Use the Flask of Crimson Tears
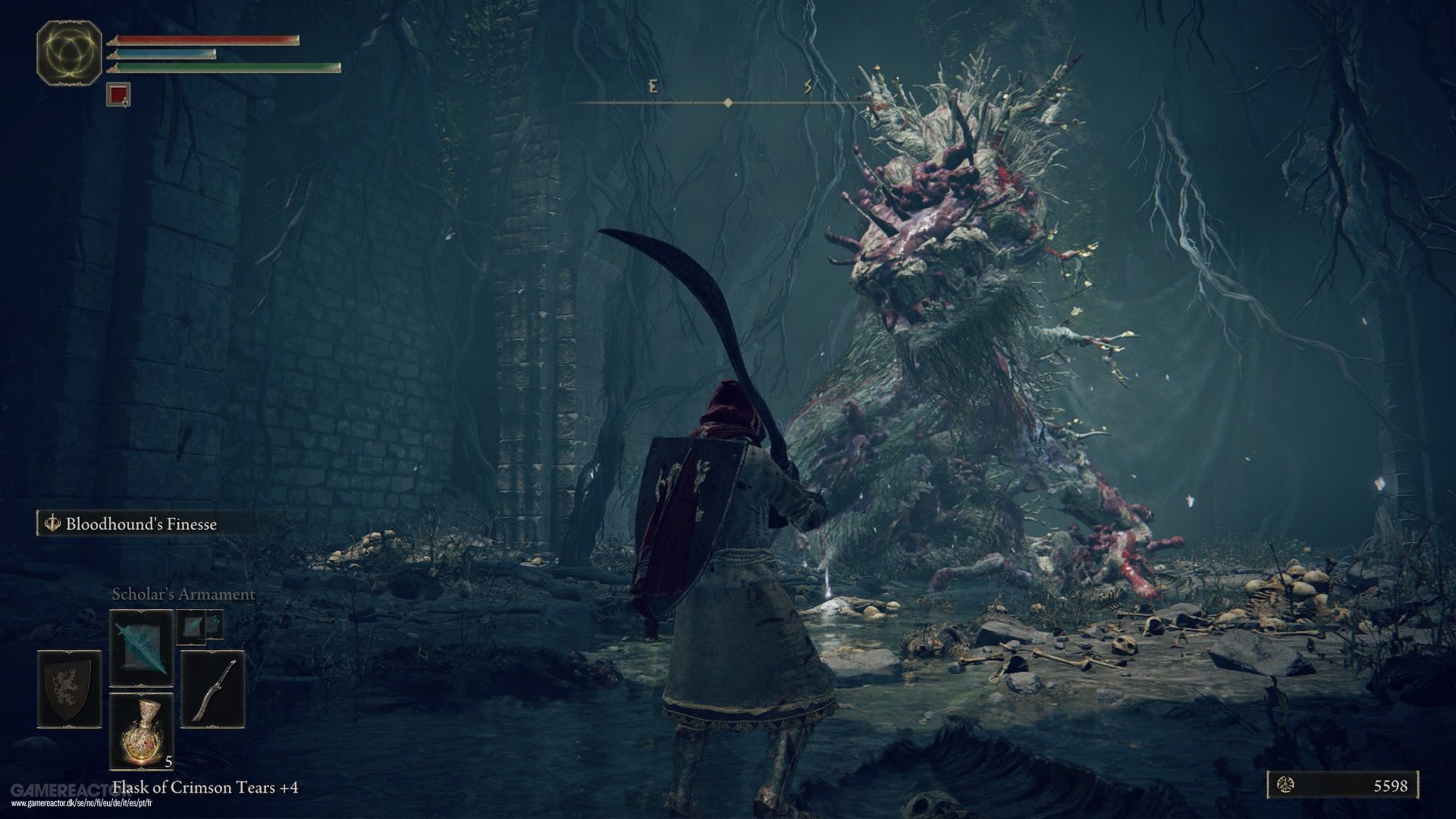 point(141,731)
